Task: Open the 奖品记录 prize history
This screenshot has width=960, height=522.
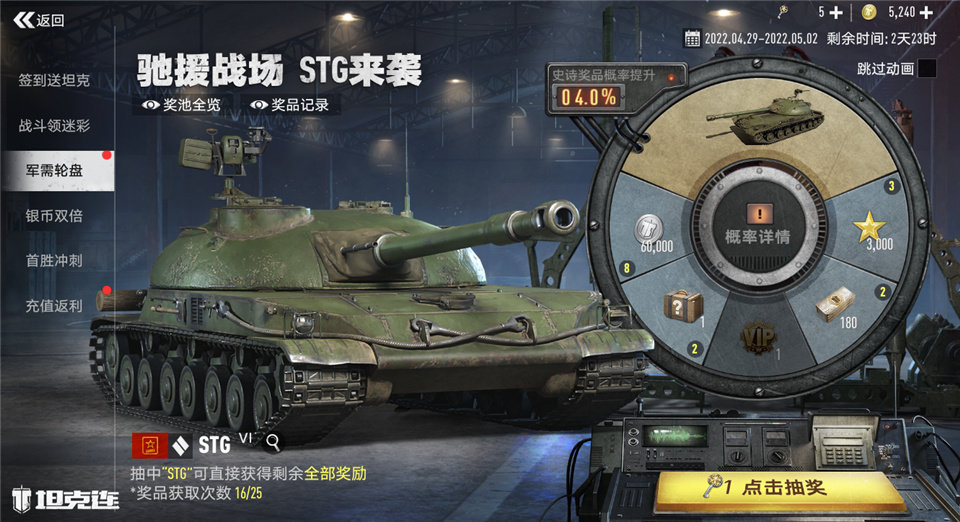Action: 290,104
